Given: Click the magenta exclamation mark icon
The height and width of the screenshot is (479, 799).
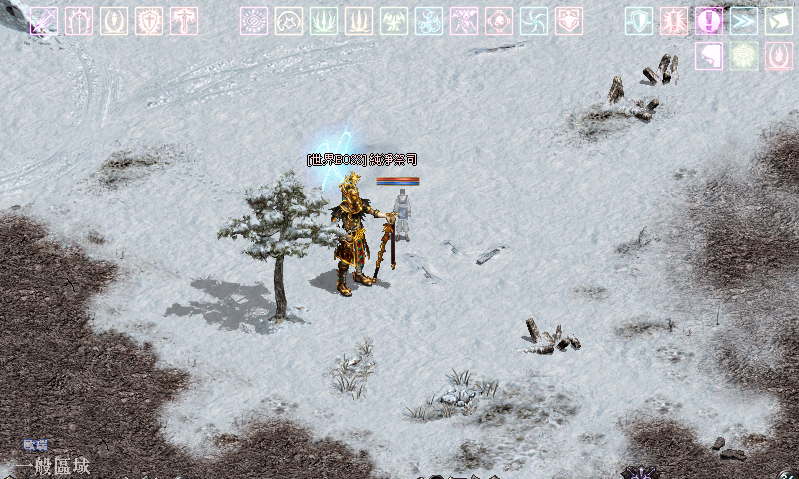Looking at the screenshot, I should (709, 21).
